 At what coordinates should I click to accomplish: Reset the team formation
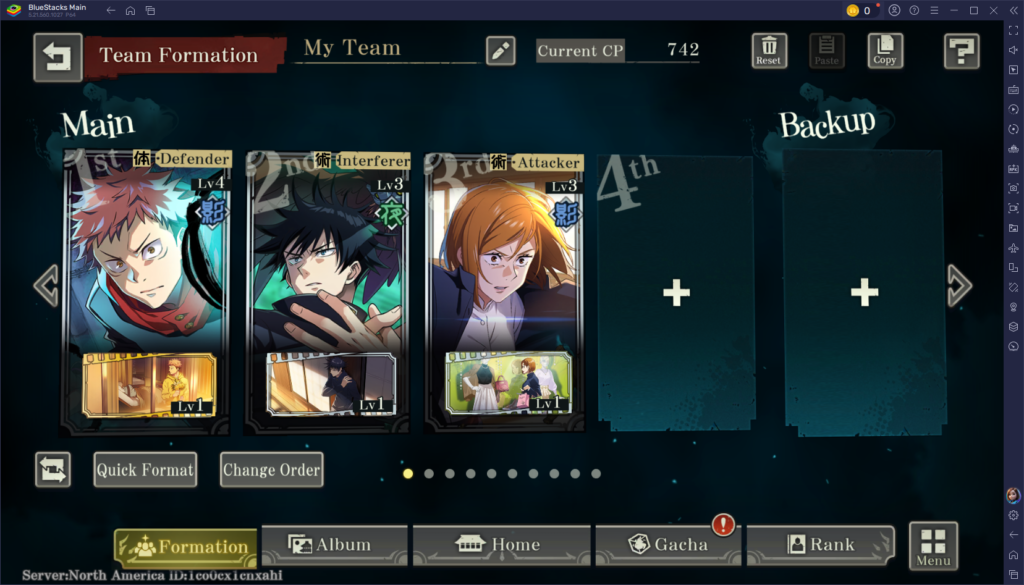coord(769,50)
